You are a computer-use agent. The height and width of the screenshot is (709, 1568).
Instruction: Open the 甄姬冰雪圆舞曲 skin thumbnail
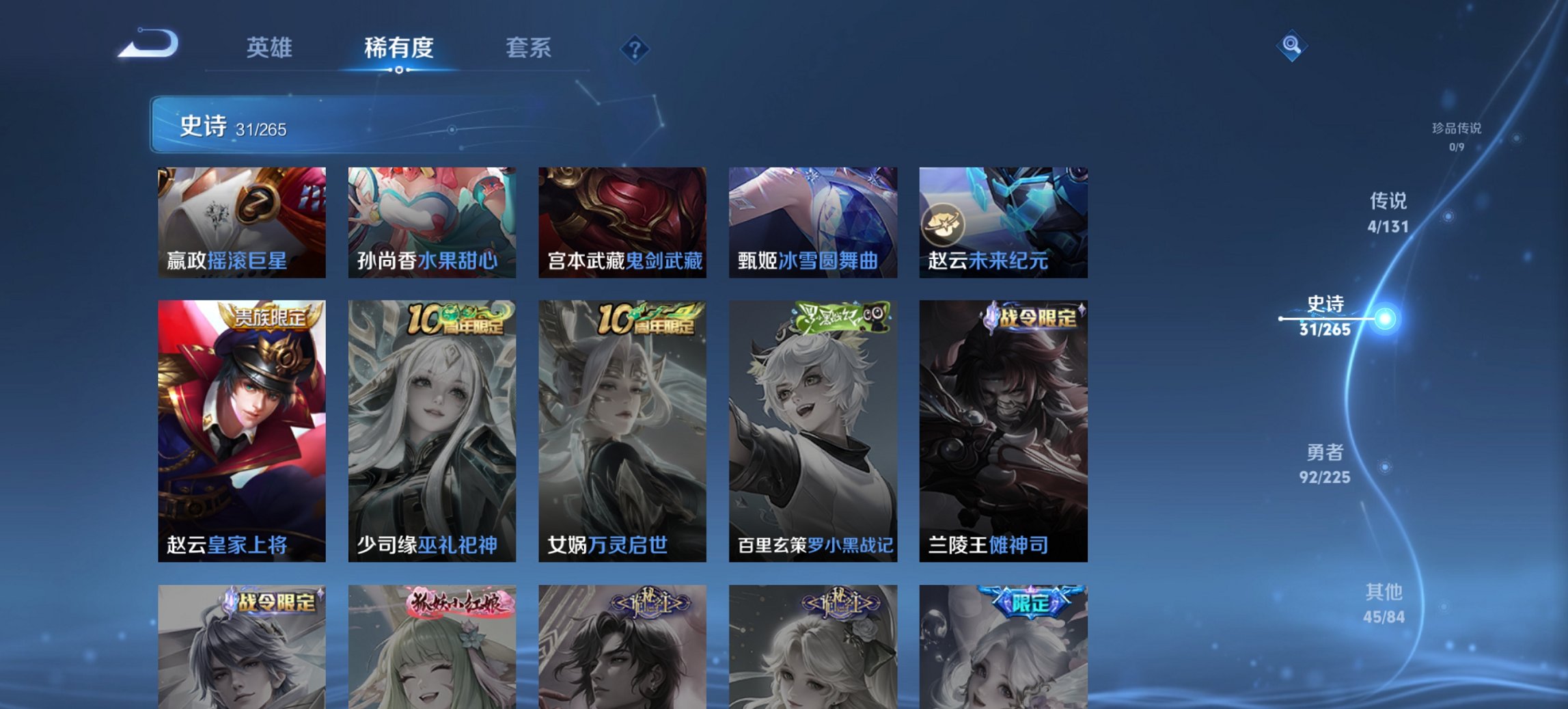(x=812, y=222)
